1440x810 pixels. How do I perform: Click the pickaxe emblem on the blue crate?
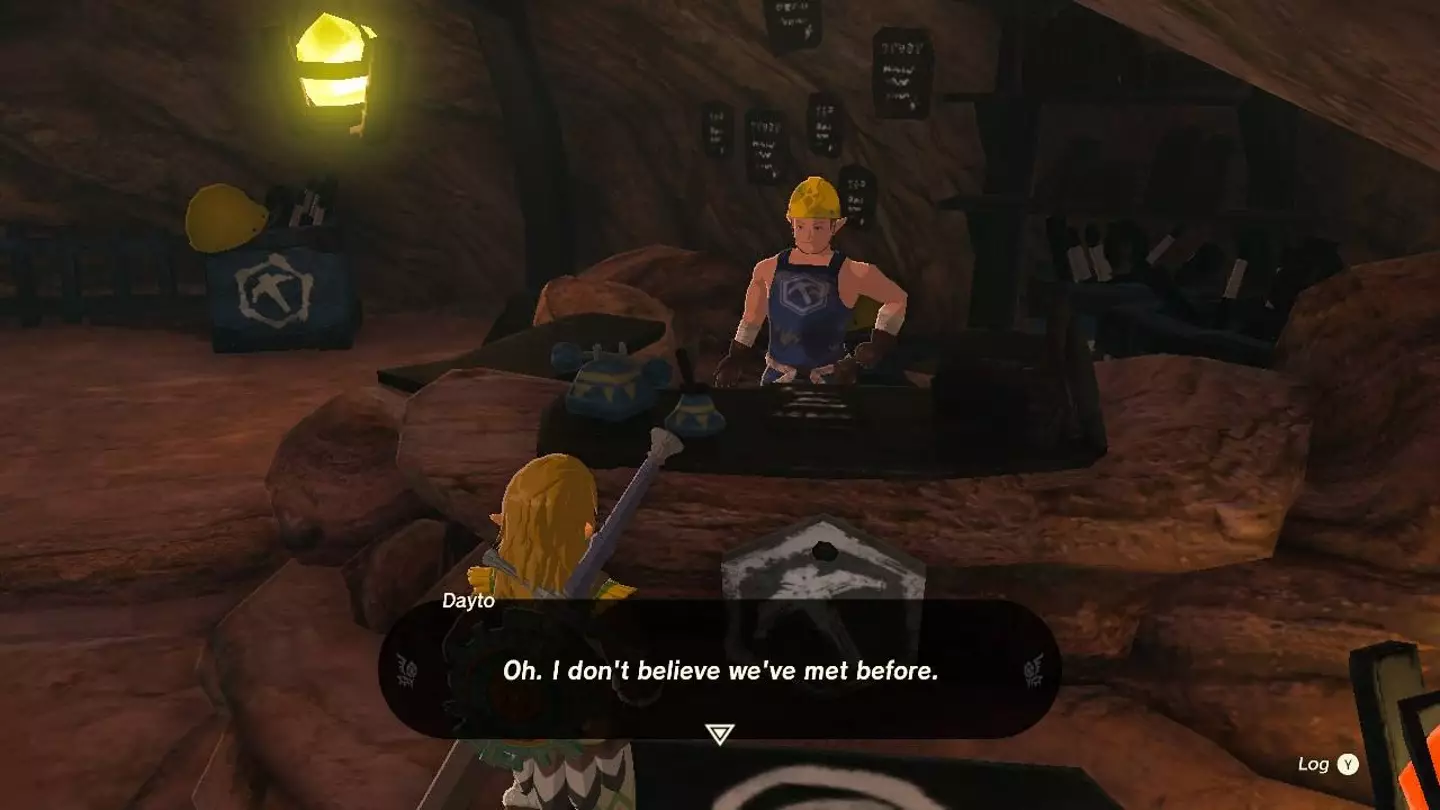tap(272, 290)
